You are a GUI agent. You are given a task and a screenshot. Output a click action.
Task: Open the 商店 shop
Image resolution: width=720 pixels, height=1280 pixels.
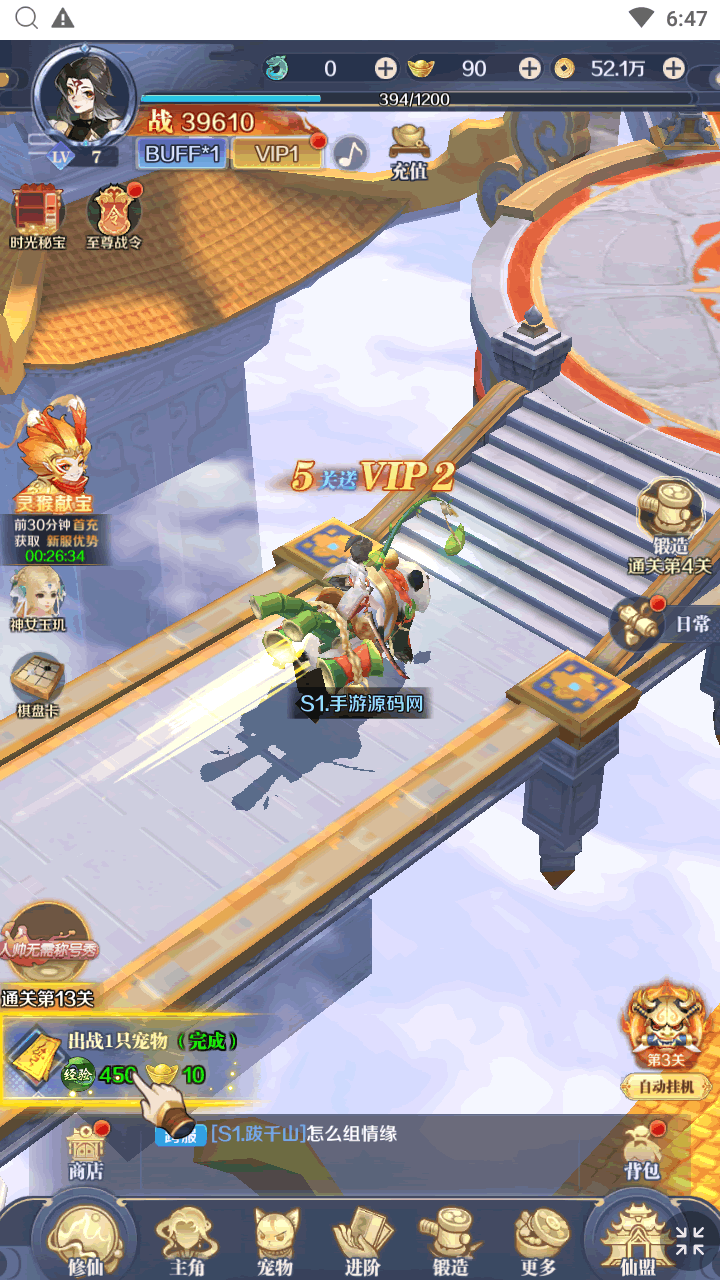pyautogui.click(x=86, y=1150)
